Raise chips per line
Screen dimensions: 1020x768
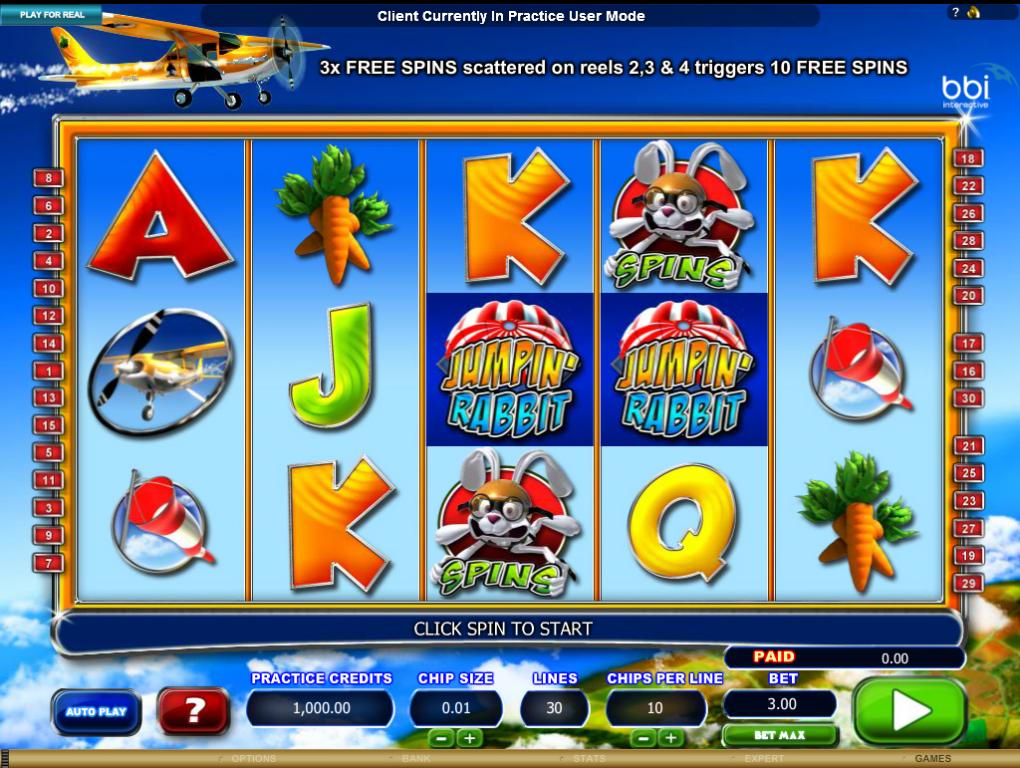[672, 738]
